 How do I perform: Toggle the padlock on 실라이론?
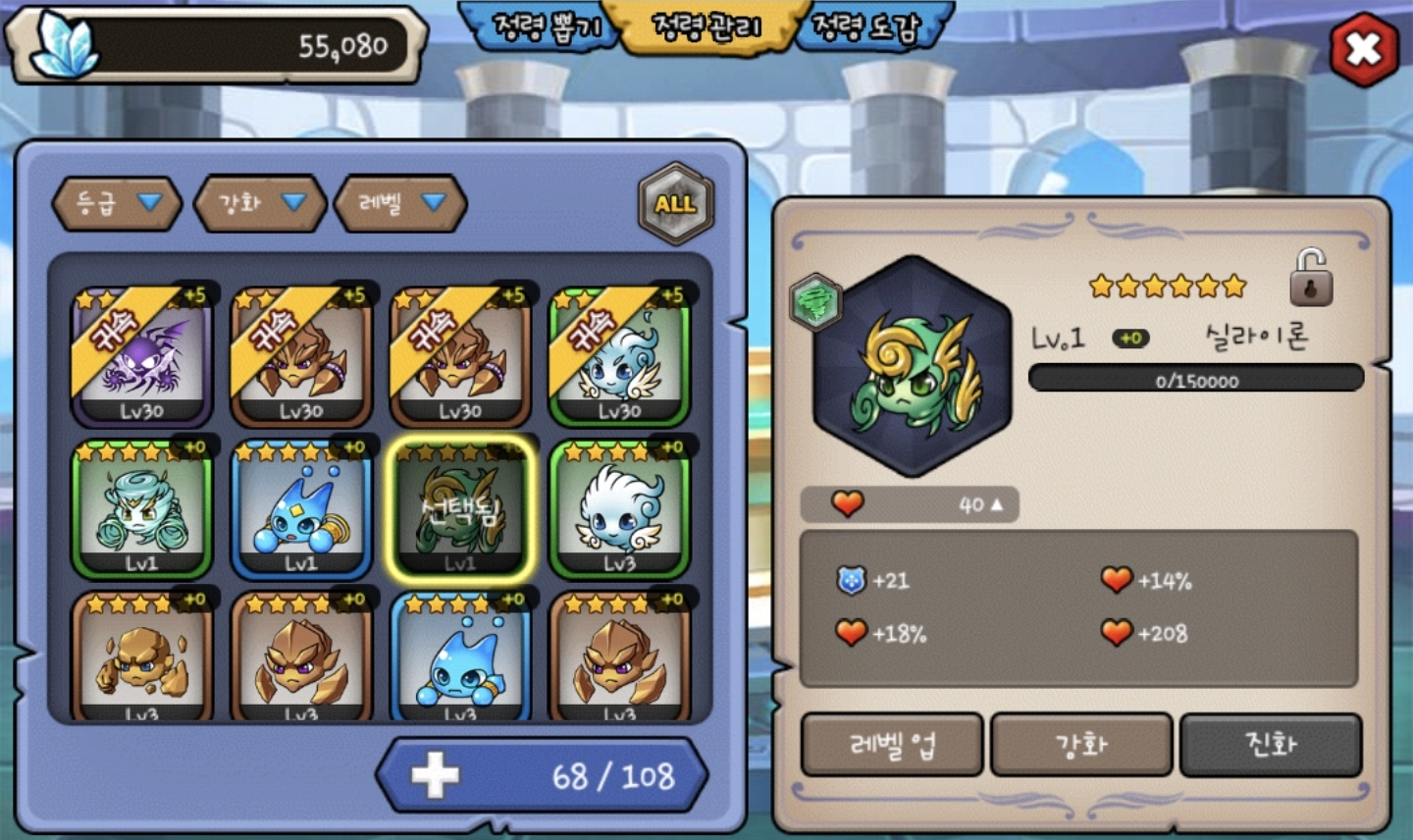(x=1311, y=278)
